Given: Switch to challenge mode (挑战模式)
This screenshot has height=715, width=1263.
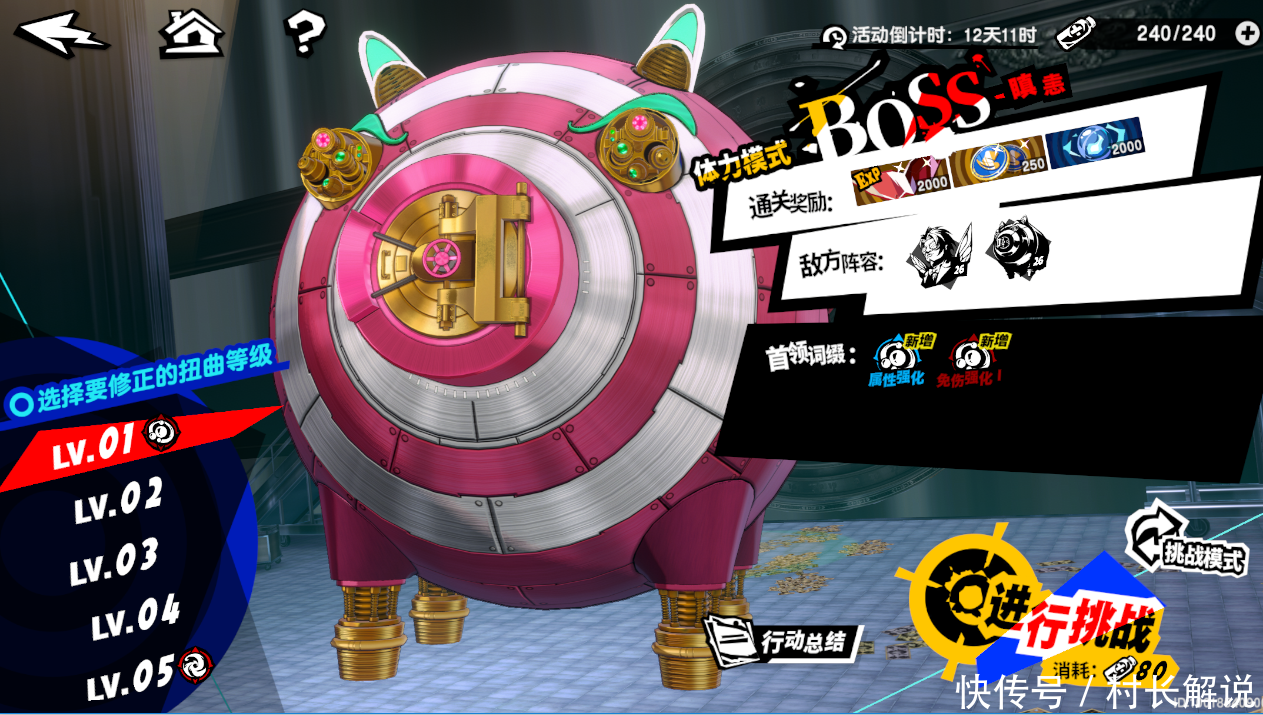Looking at the screenshot, I should [x=1190, y=543].
